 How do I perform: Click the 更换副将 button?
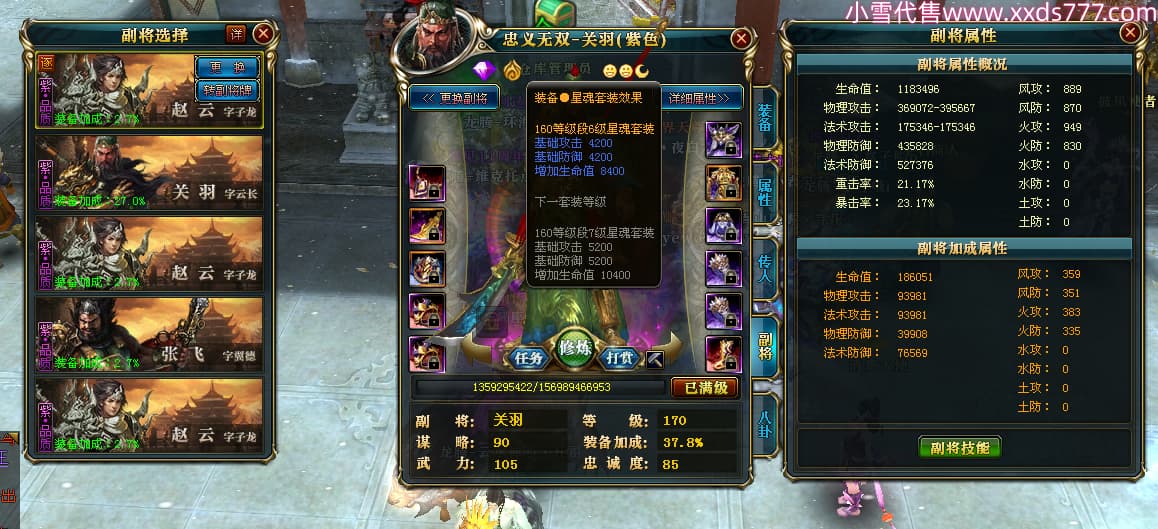click(x=455, y=98)
